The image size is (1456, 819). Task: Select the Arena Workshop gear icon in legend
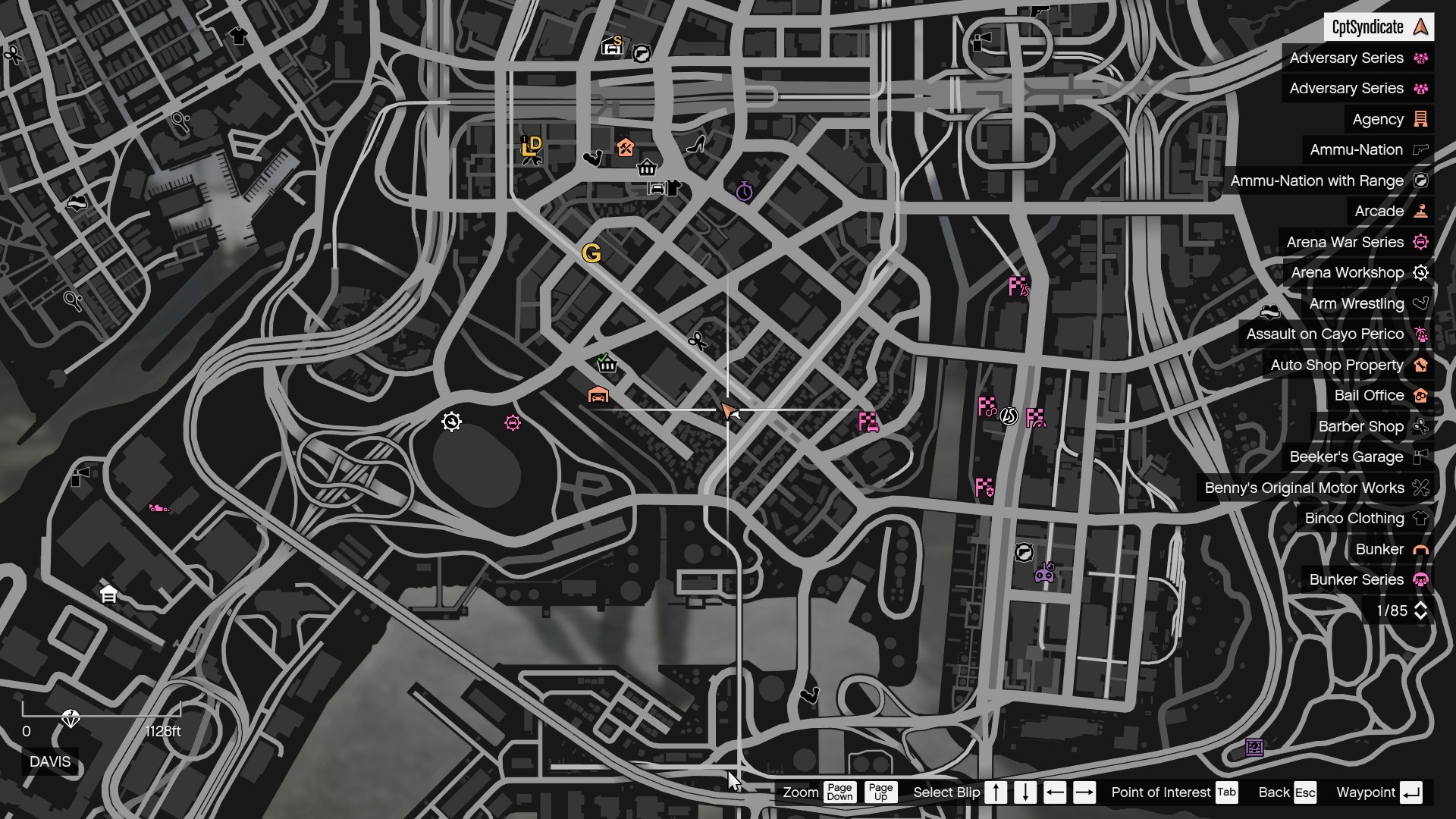point(1422,272)
